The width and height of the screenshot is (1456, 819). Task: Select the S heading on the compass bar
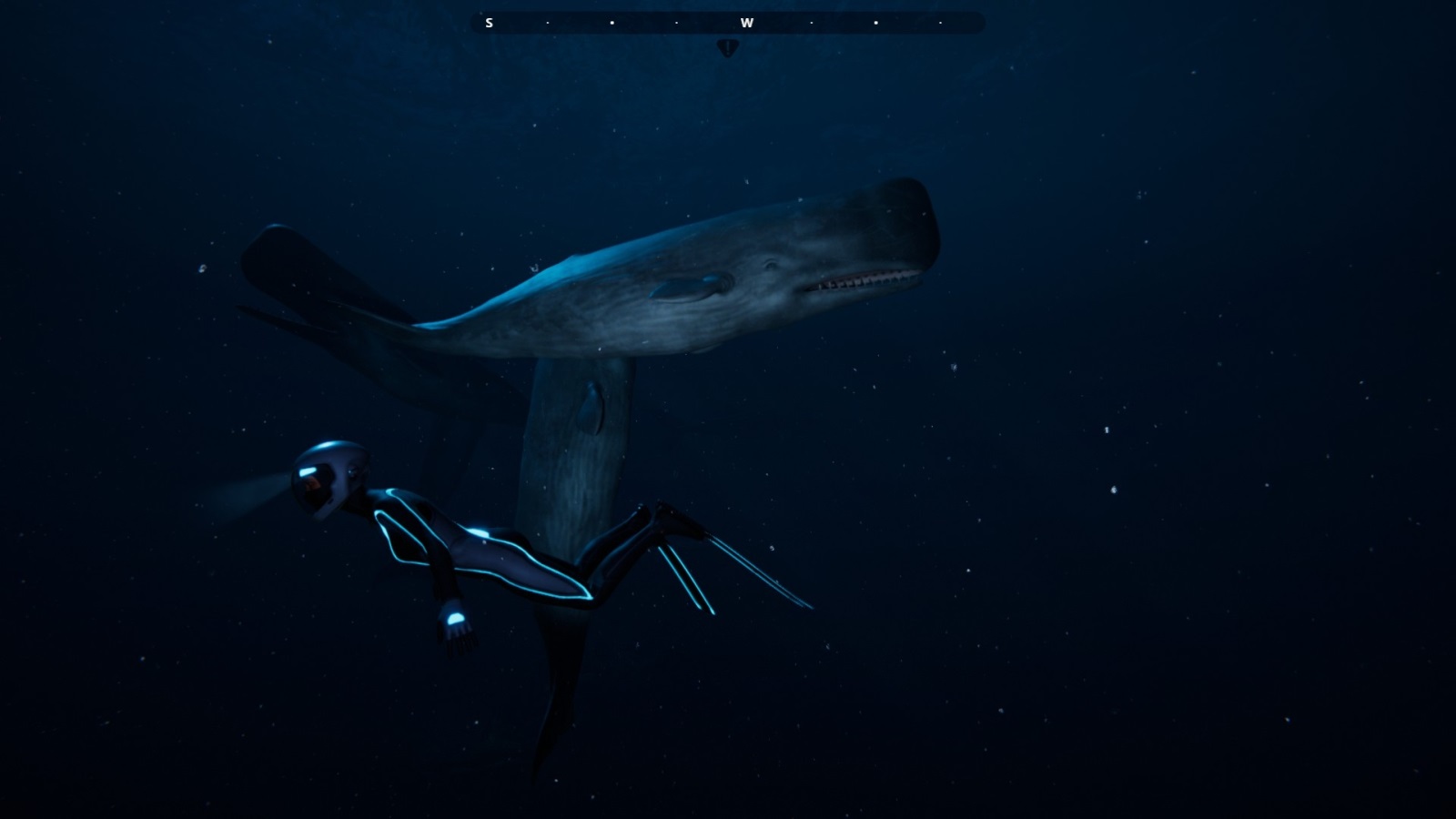(489, 23)
